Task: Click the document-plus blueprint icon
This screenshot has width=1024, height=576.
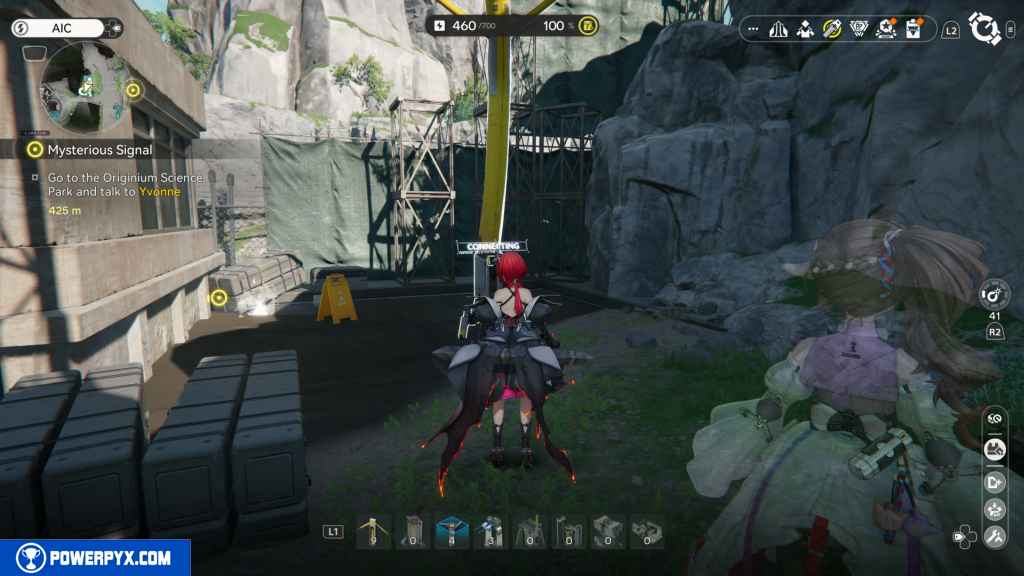Action: (x=994, y=481)
